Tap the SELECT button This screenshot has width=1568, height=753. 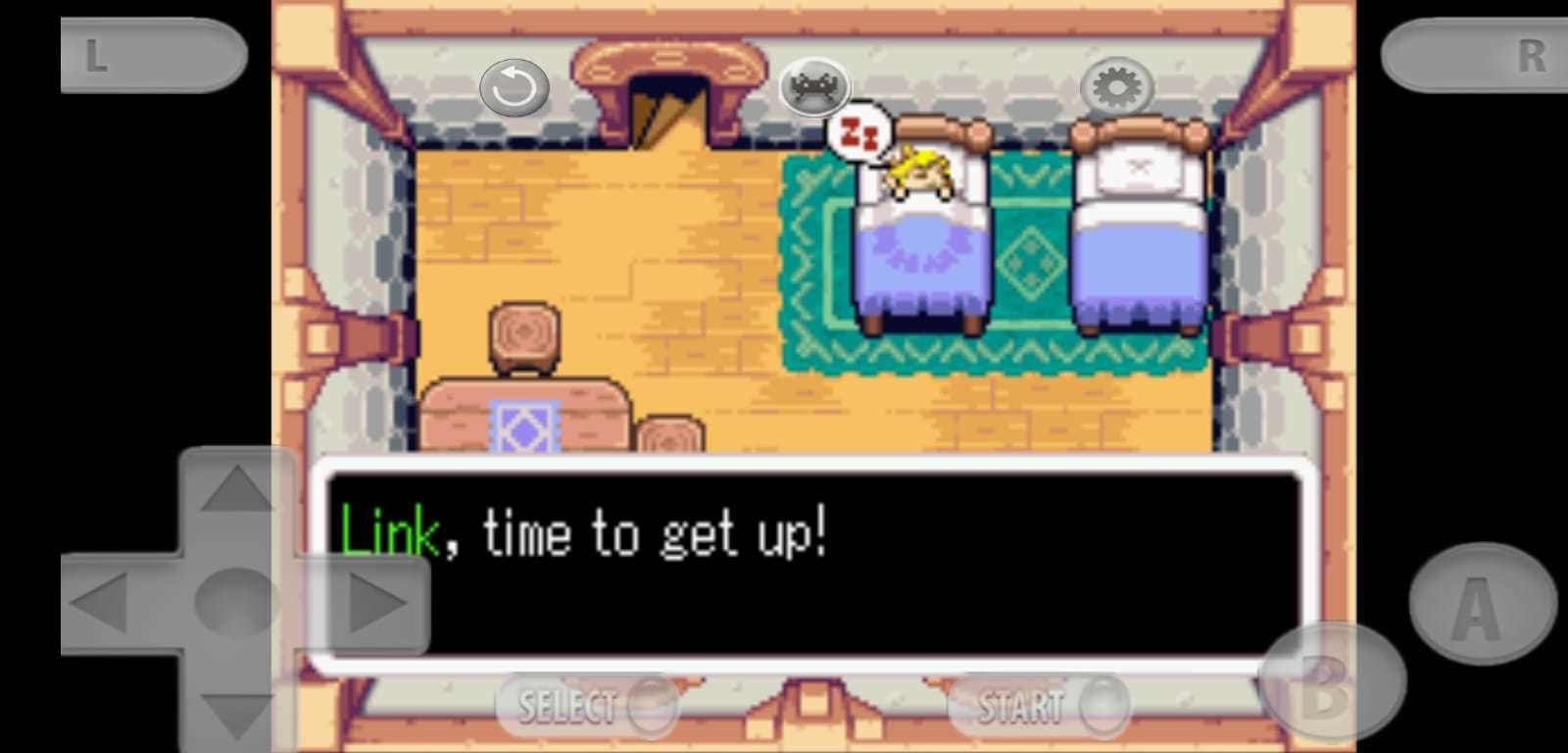point(586,705)
